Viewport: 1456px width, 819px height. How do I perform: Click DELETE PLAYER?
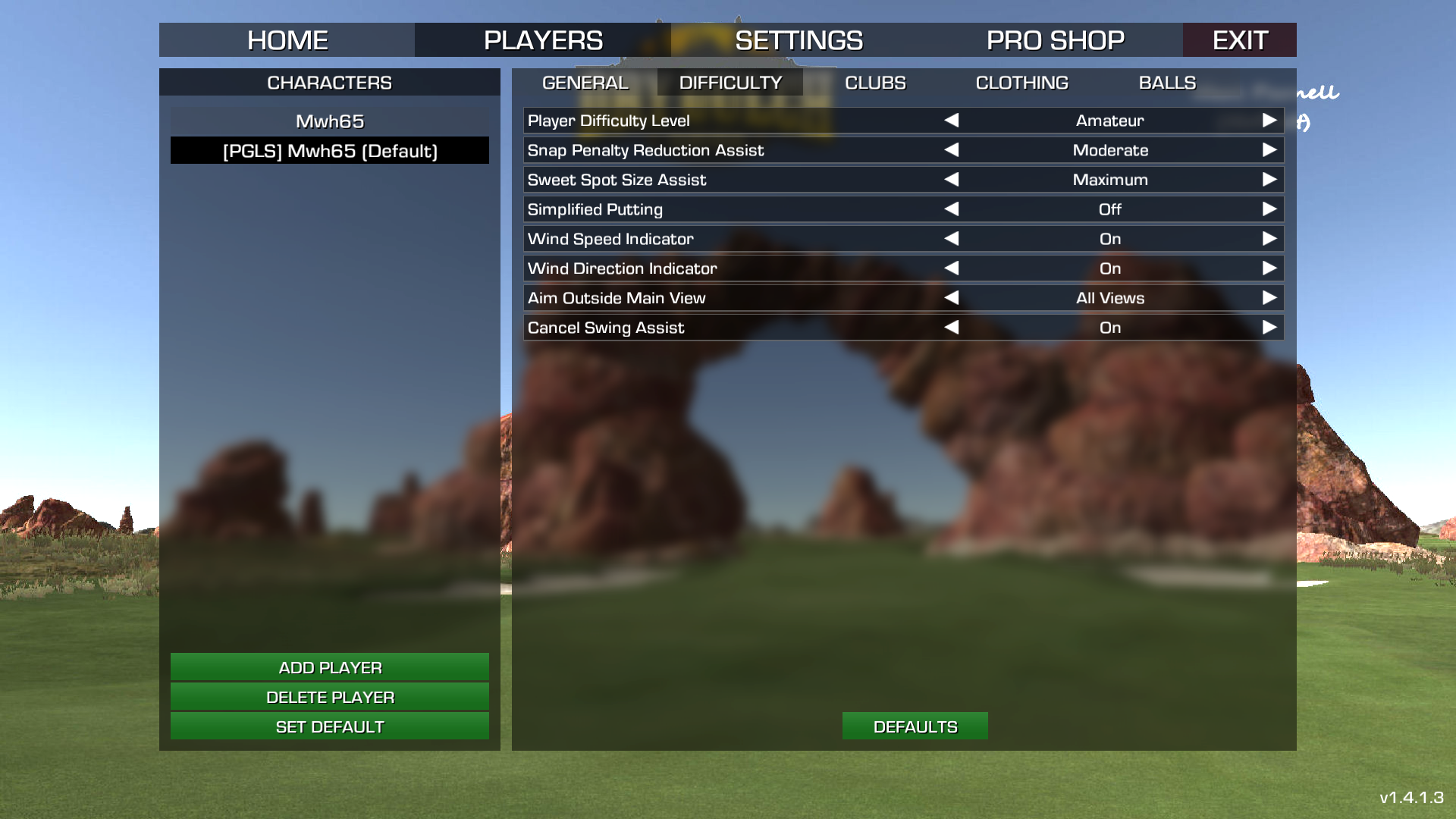(x=330, y=697)
